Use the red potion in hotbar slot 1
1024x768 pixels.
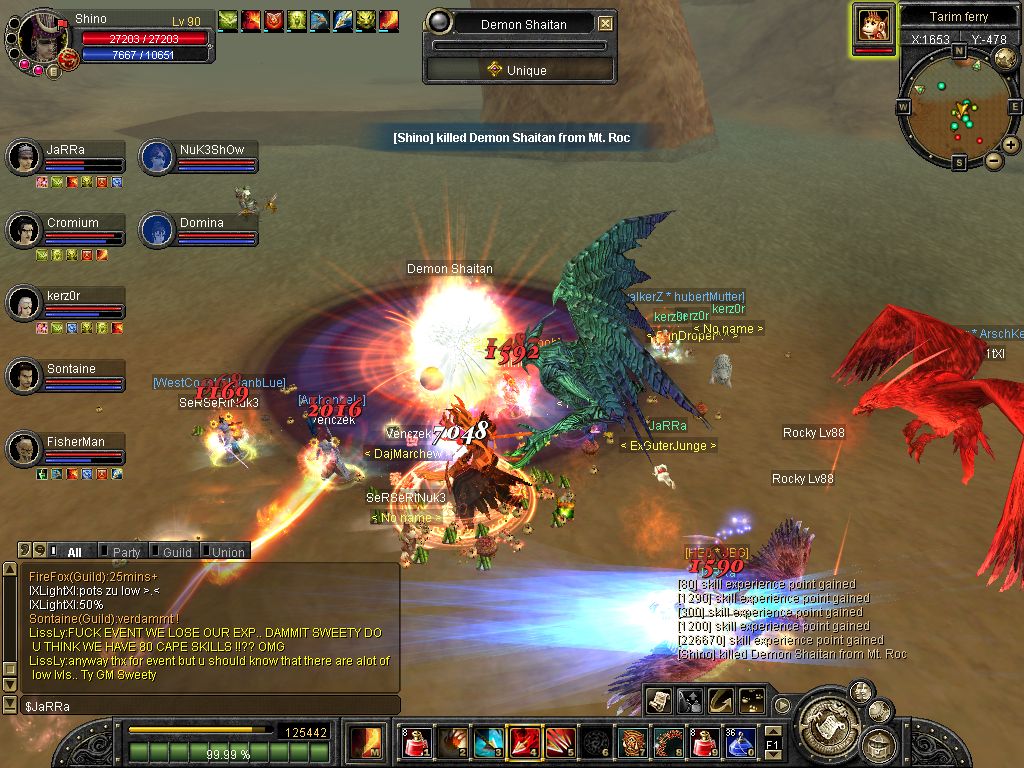tap(418, 742)
